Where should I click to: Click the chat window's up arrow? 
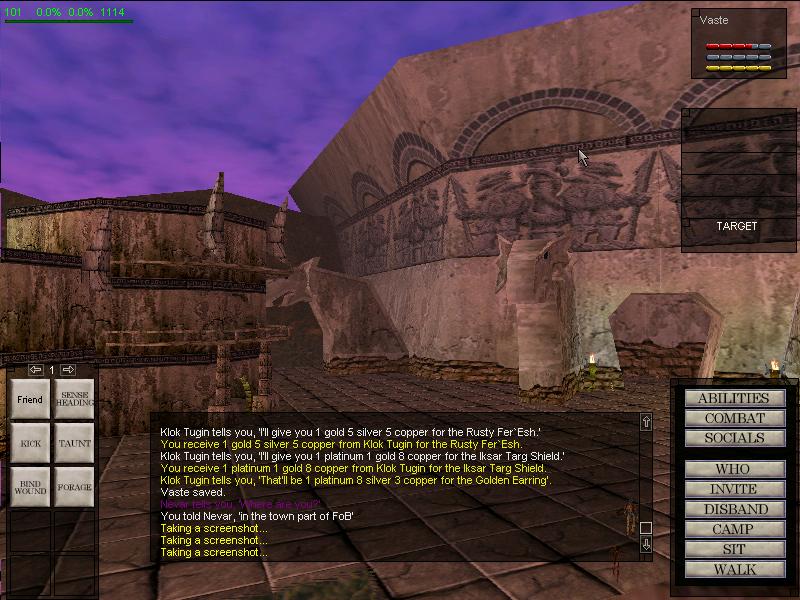pos(646,422)
